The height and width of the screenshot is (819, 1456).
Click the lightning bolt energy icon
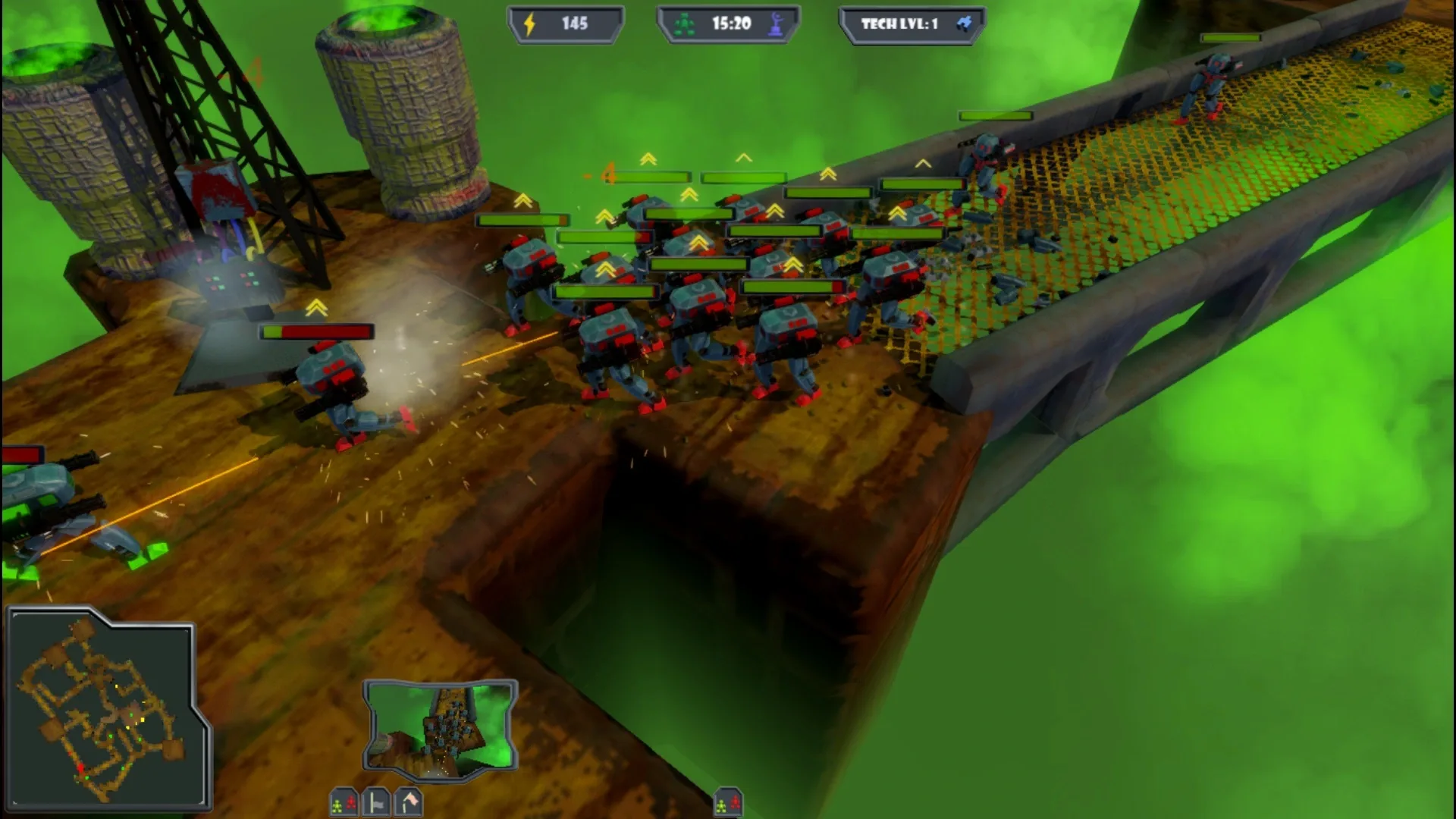coord(529,24)
